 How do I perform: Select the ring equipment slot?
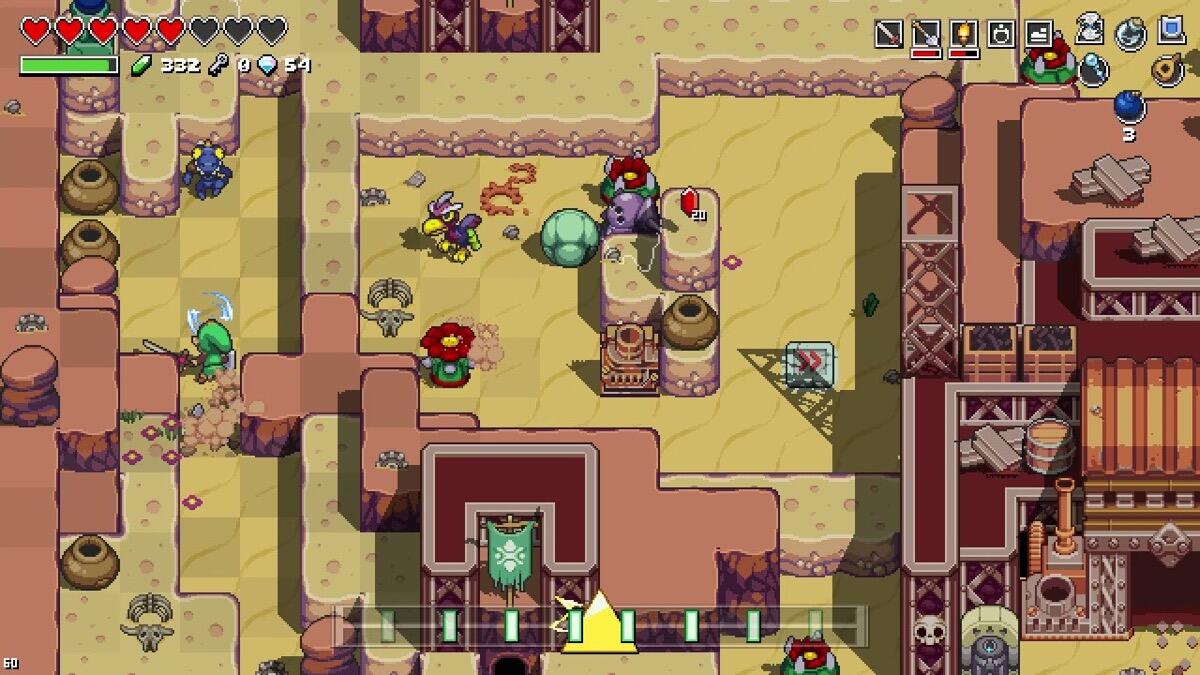coord(1001,34)
